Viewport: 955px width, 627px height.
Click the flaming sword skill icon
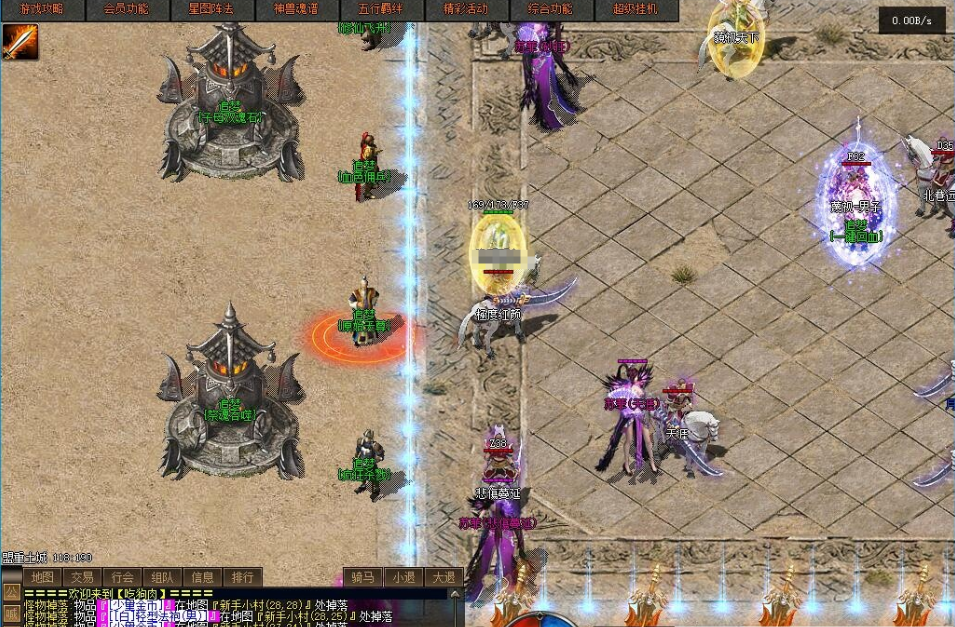pos(20,42)
